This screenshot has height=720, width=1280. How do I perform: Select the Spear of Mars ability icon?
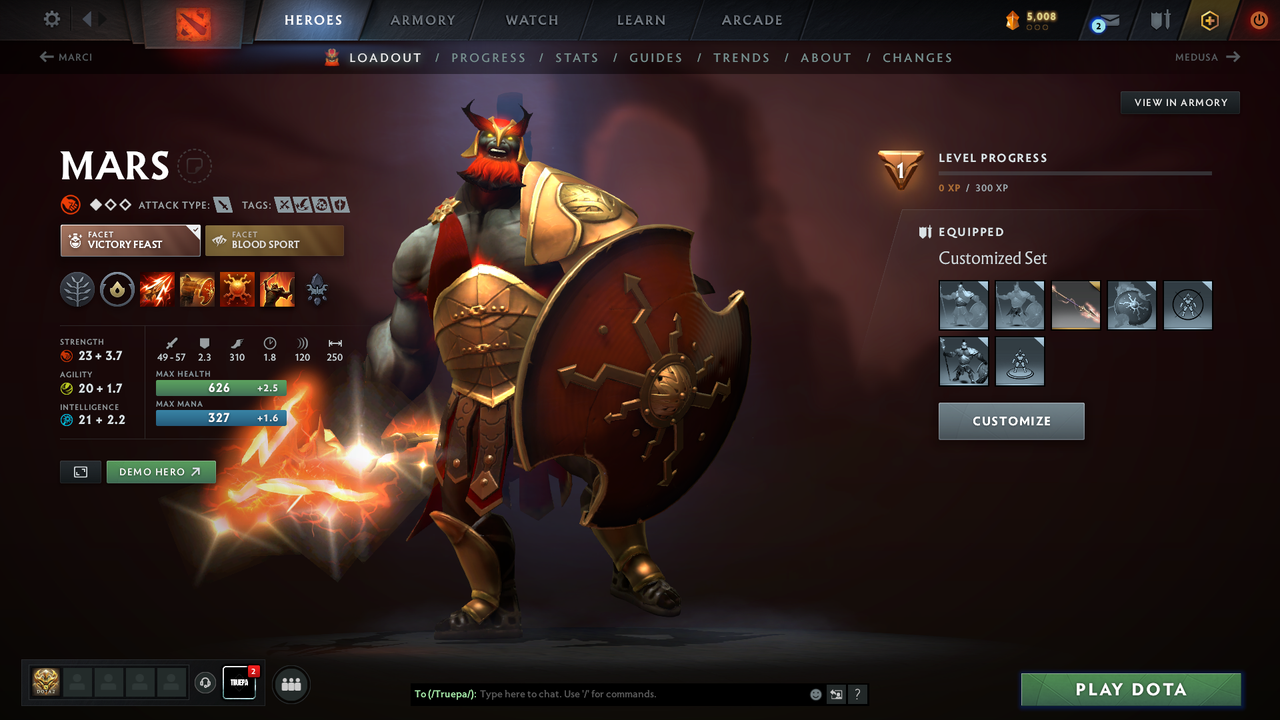pyautogui.click(x=157, y=290)
